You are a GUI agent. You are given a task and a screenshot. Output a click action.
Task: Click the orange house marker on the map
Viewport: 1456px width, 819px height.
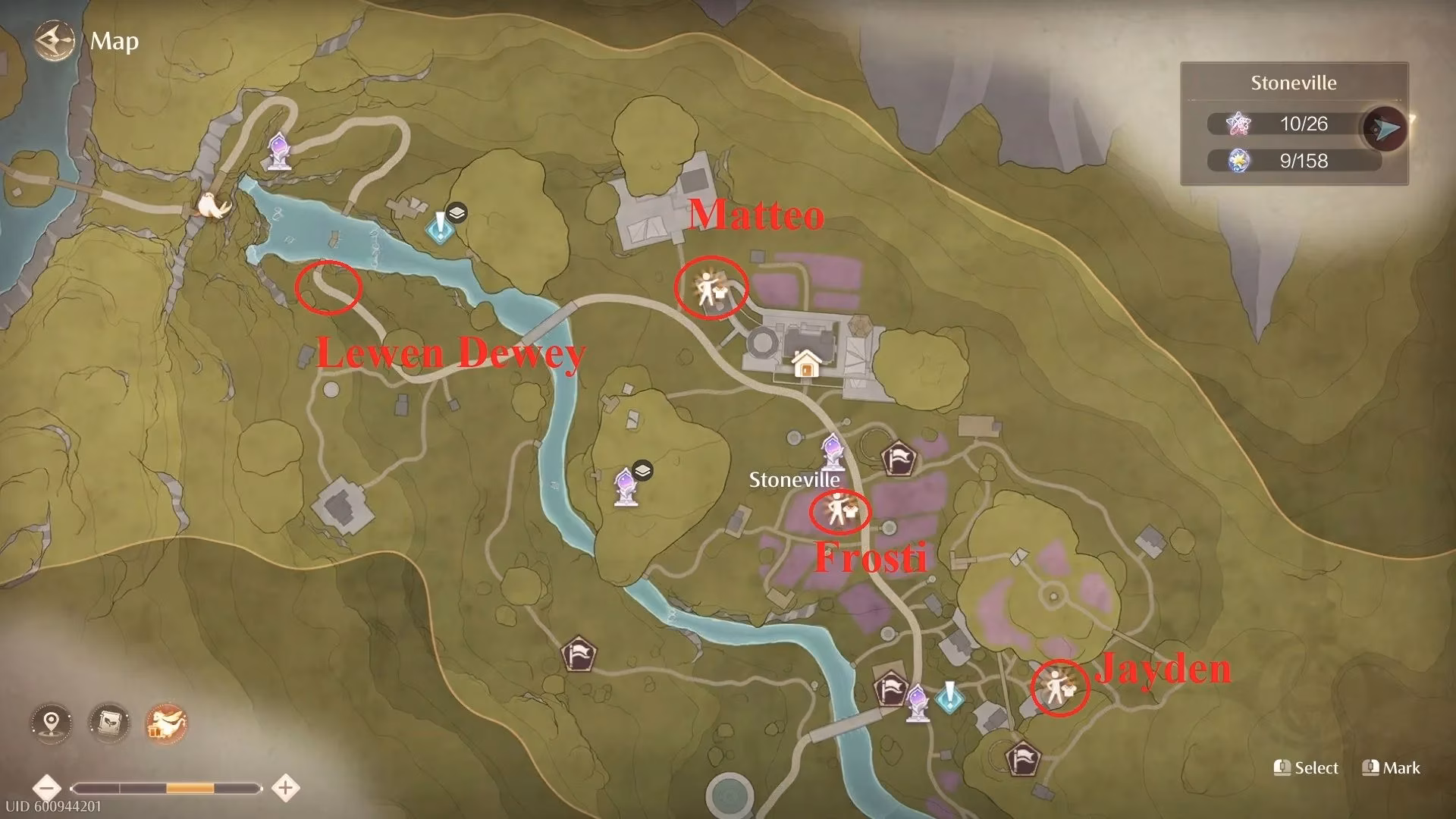pyautogui.click(x=806, y=363)
